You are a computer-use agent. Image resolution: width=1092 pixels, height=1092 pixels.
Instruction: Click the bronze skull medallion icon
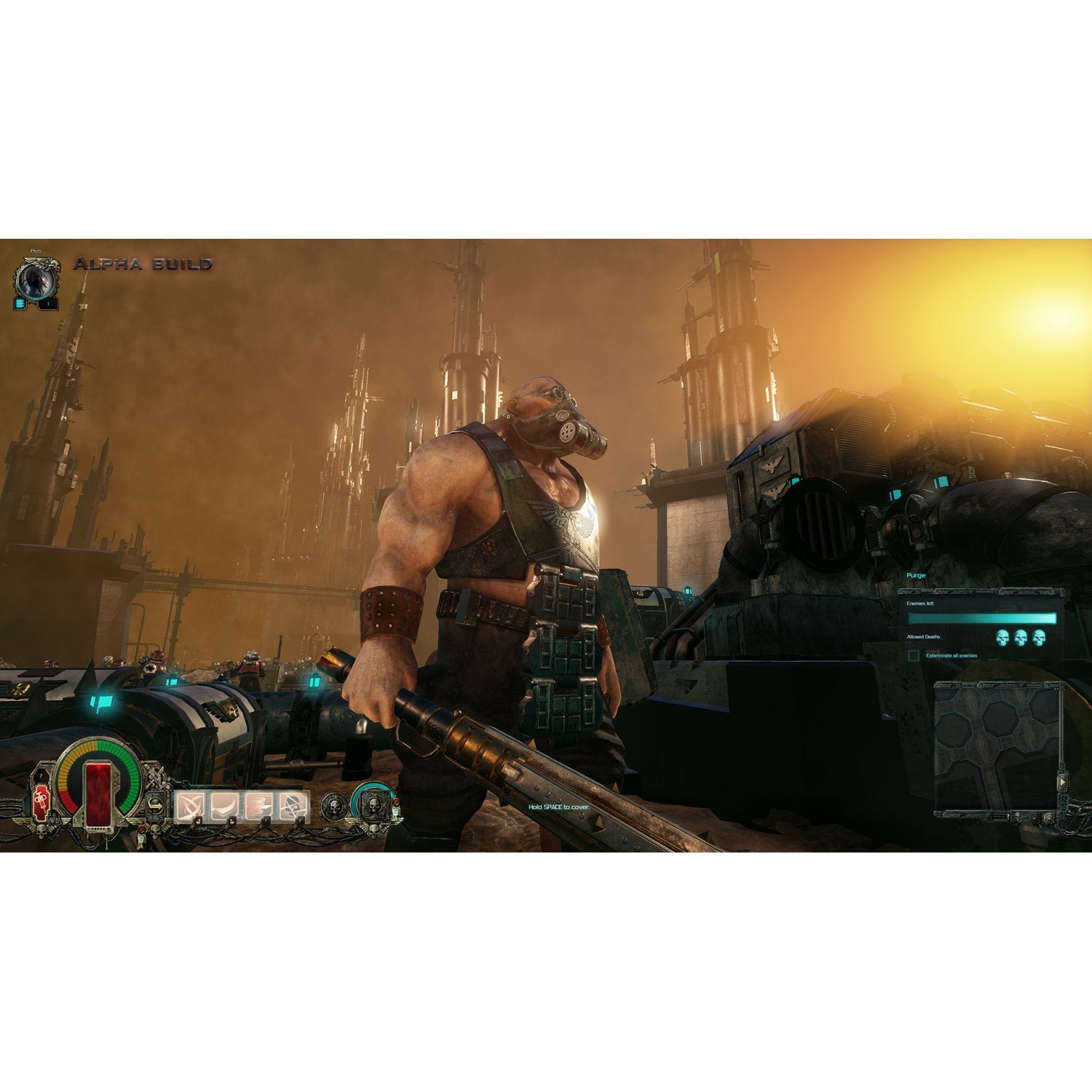coord(334,805)
